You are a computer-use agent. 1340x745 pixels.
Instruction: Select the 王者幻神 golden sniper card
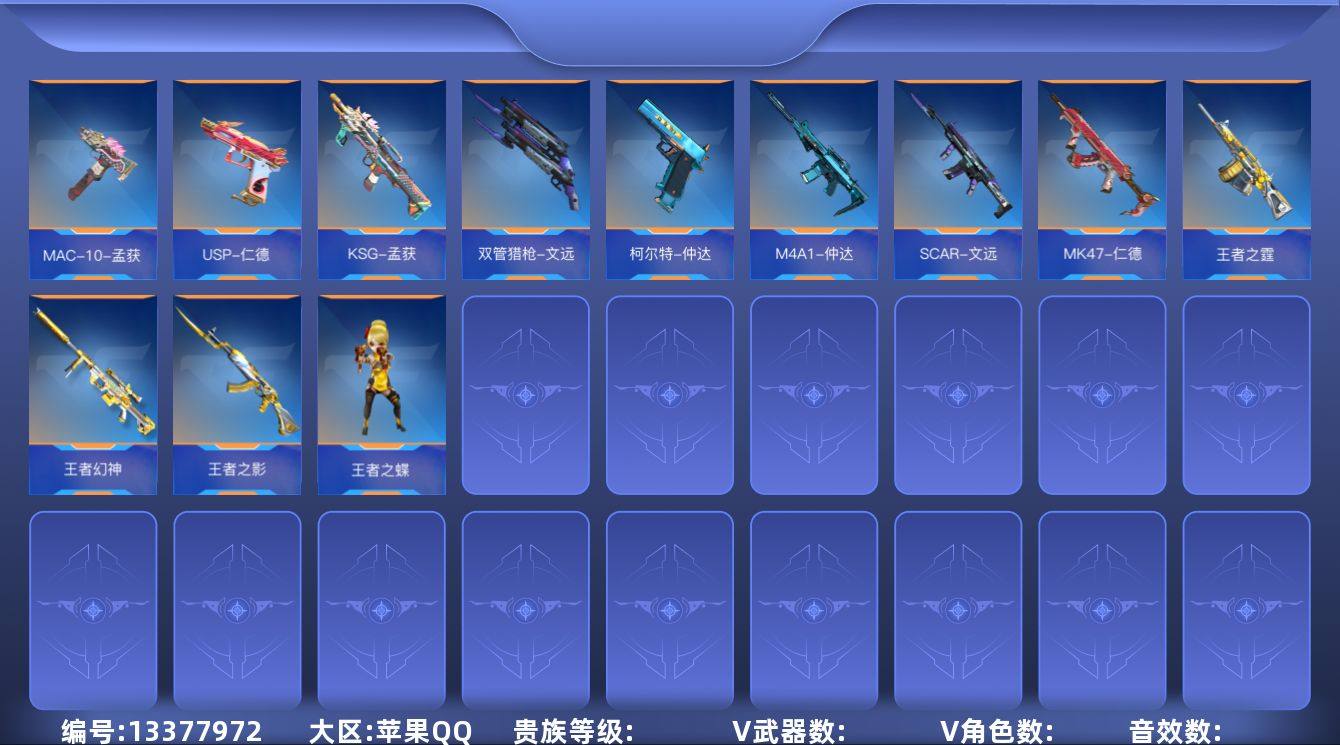pos(92,390)
